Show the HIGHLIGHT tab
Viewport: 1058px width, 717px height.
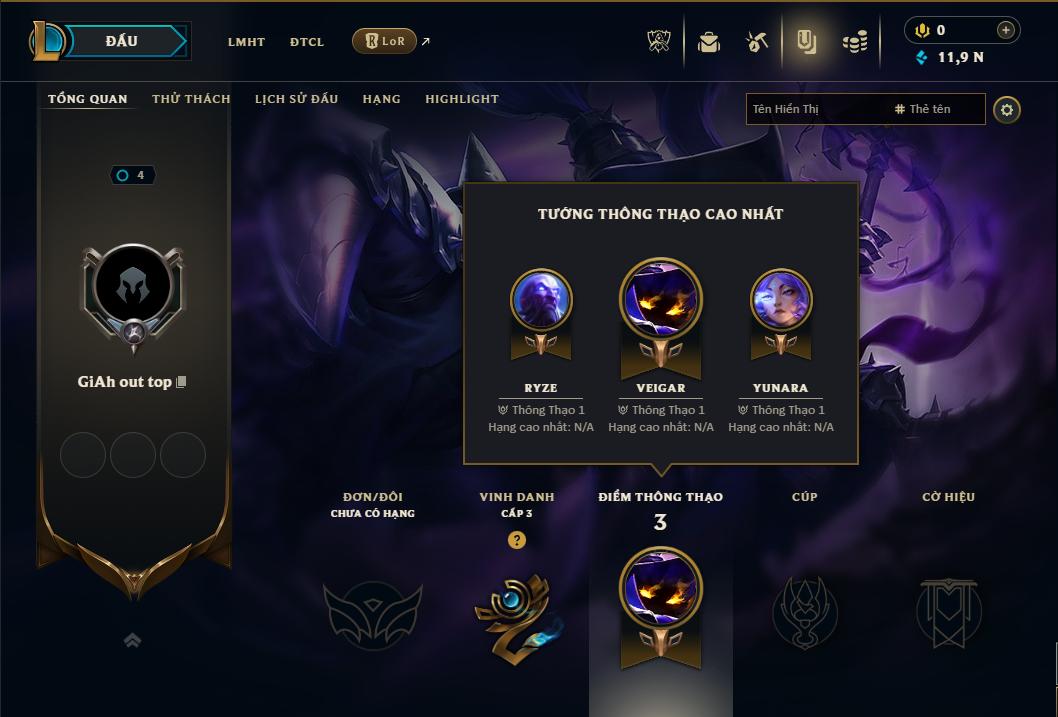461,99
